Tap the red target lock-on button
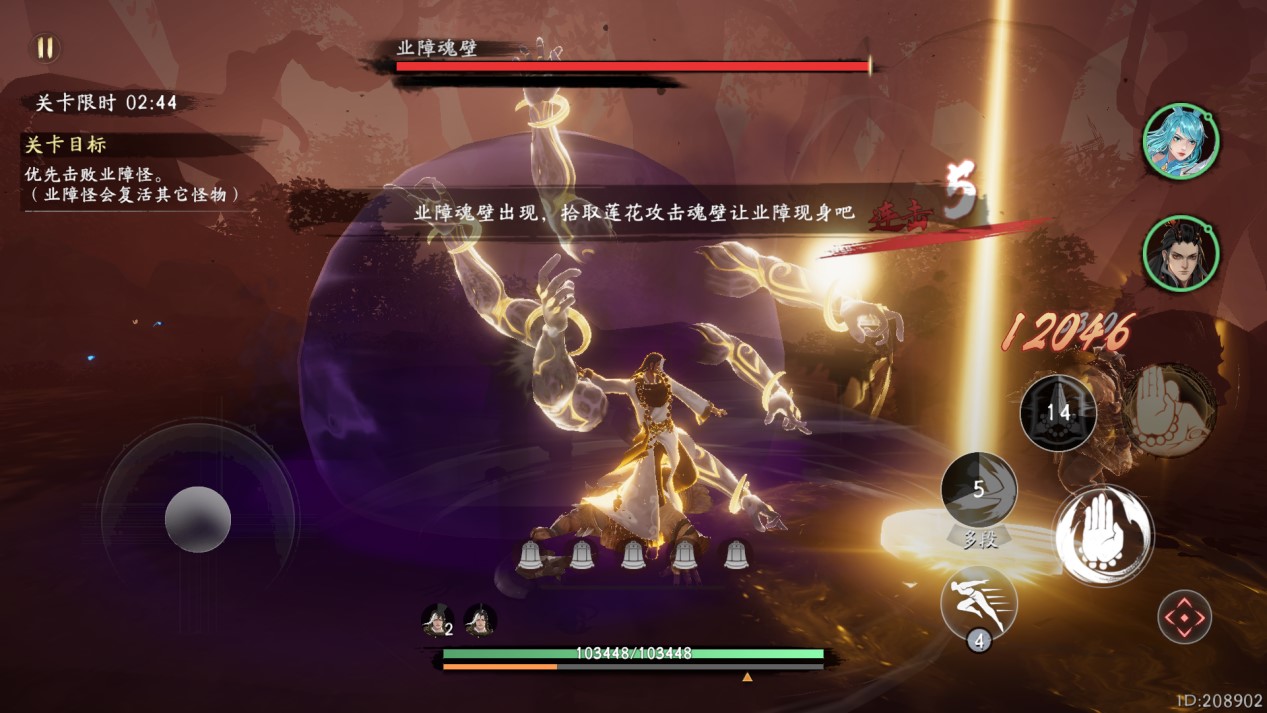Screen dimensions: 1267x713 click(x=1185, y=617)
